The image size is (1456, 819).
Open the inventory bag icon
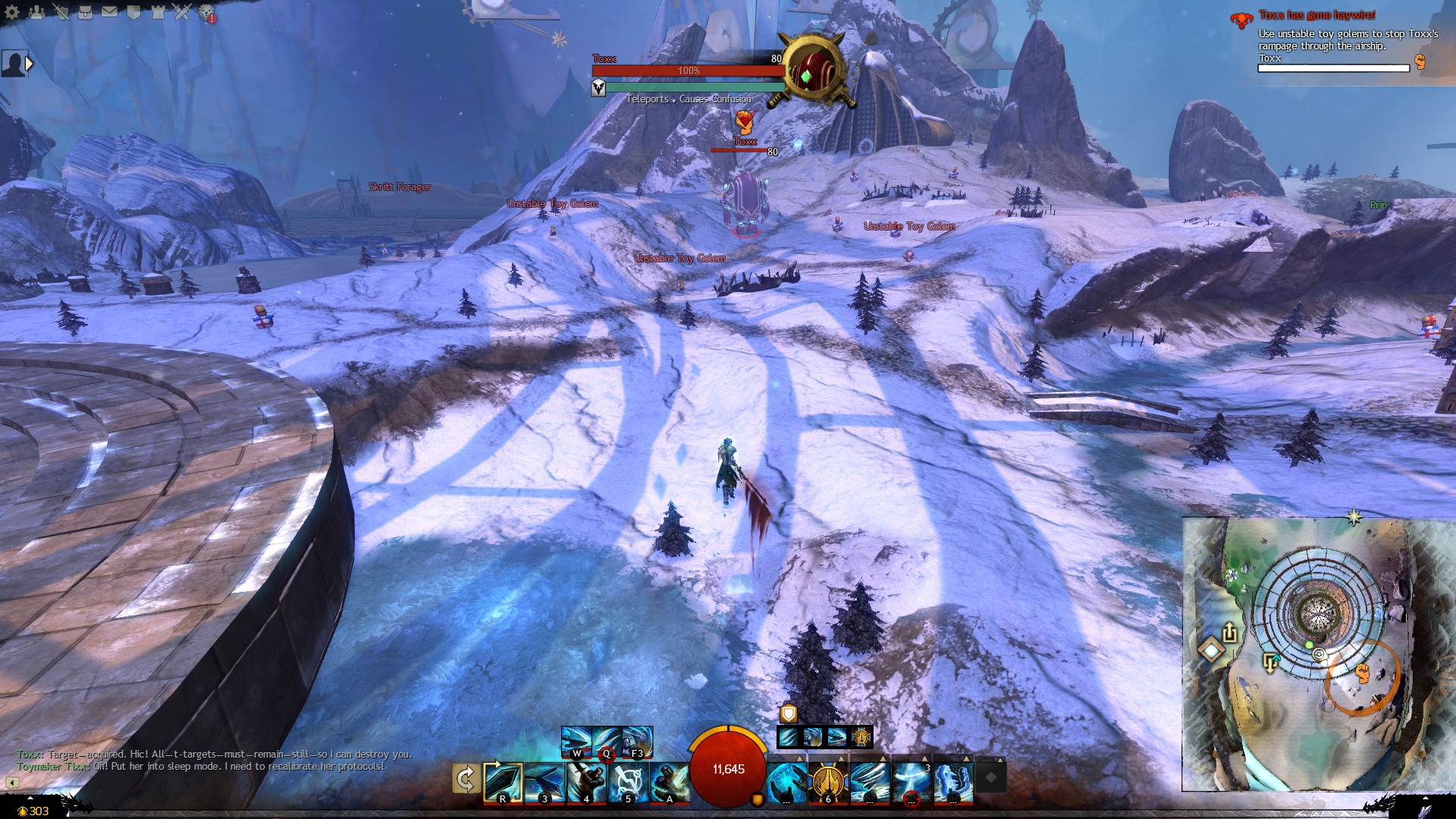pyautogui.click(x=85, y=11)
